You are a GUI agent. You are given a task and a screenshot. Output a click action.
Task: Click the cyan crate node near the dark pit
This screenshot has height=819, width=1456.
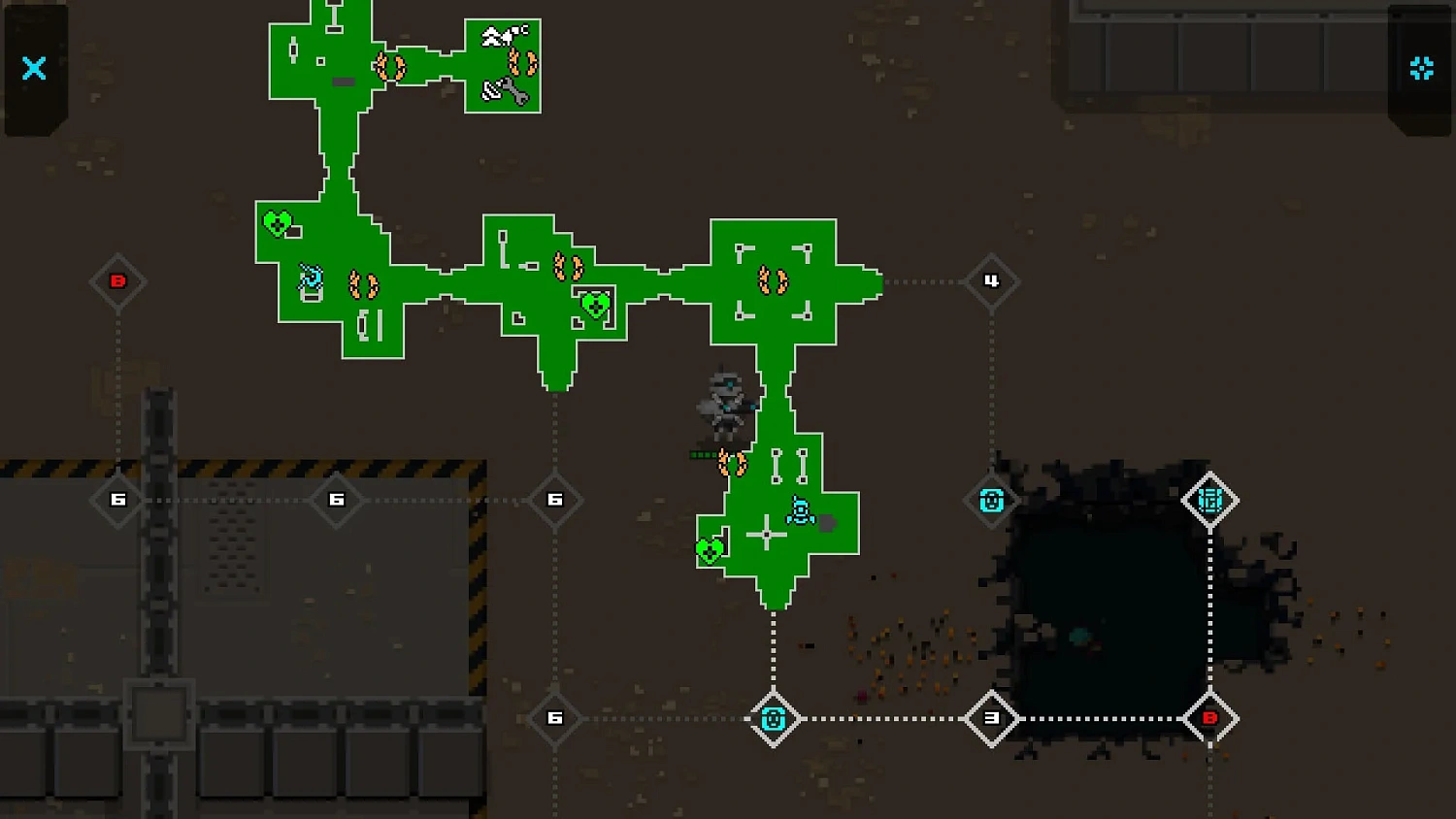point(1210,500)
